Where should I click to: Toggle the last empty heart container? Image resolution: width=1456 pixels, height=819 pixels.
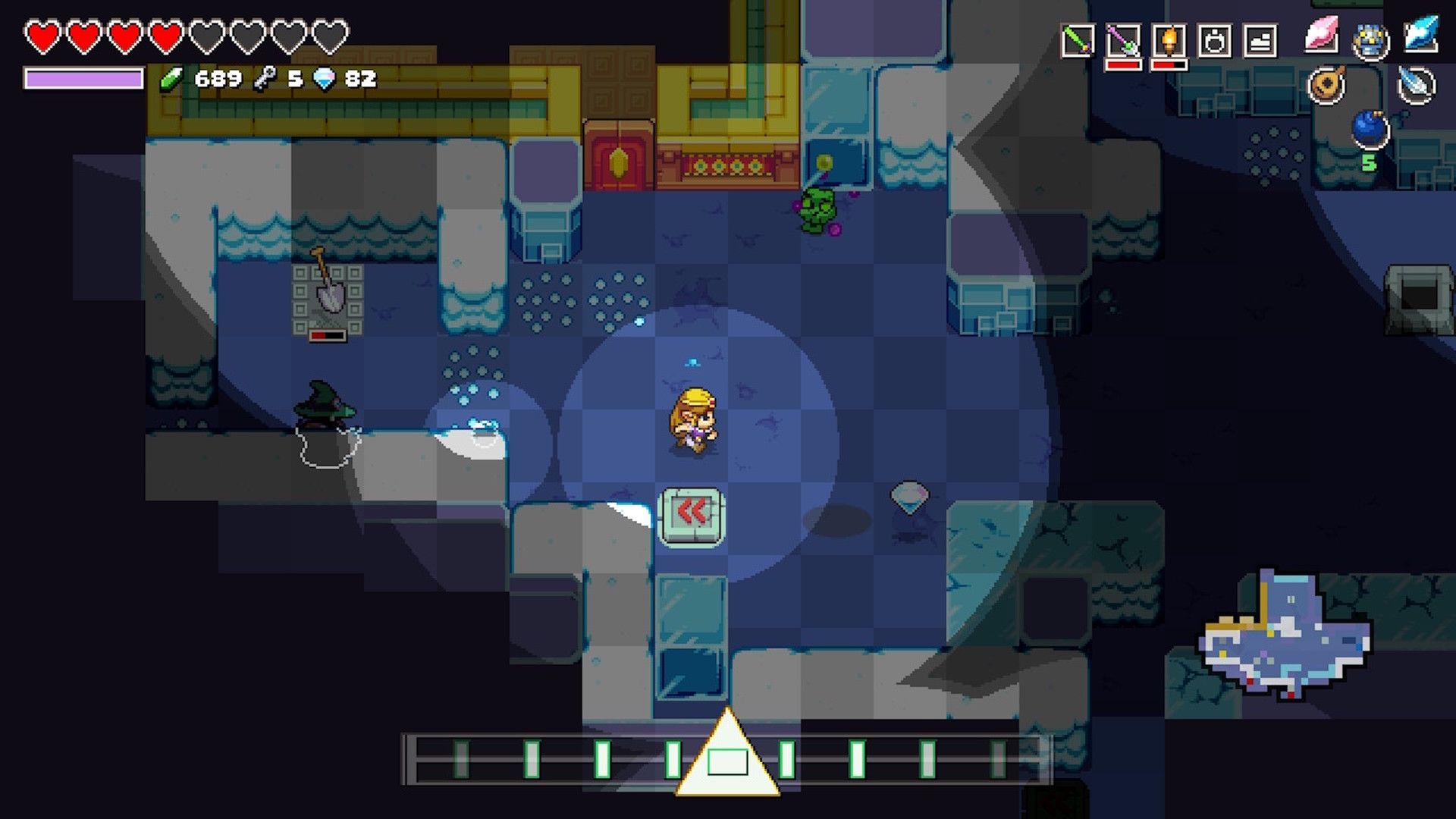click(329, 33)
